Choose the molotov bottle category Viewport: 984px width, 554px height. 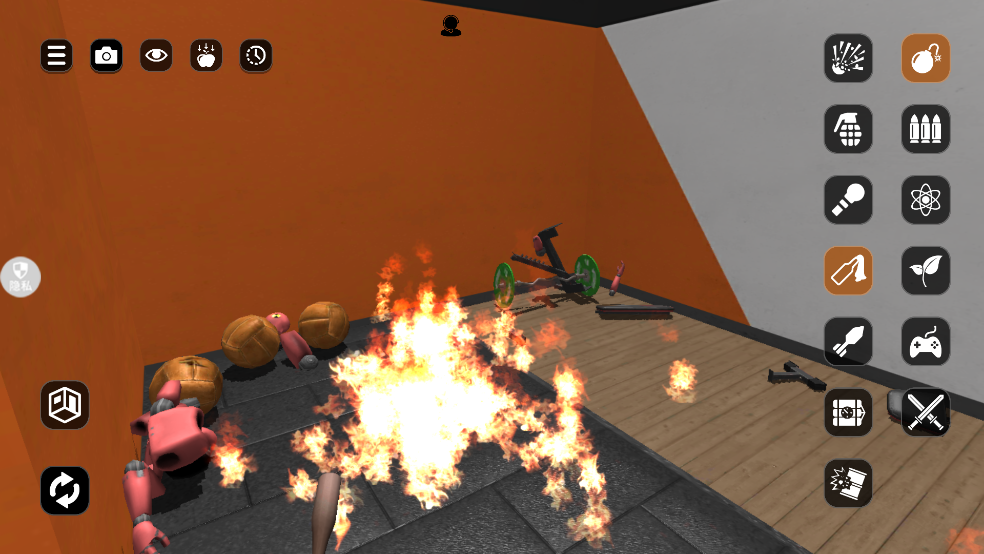point(848,271)
